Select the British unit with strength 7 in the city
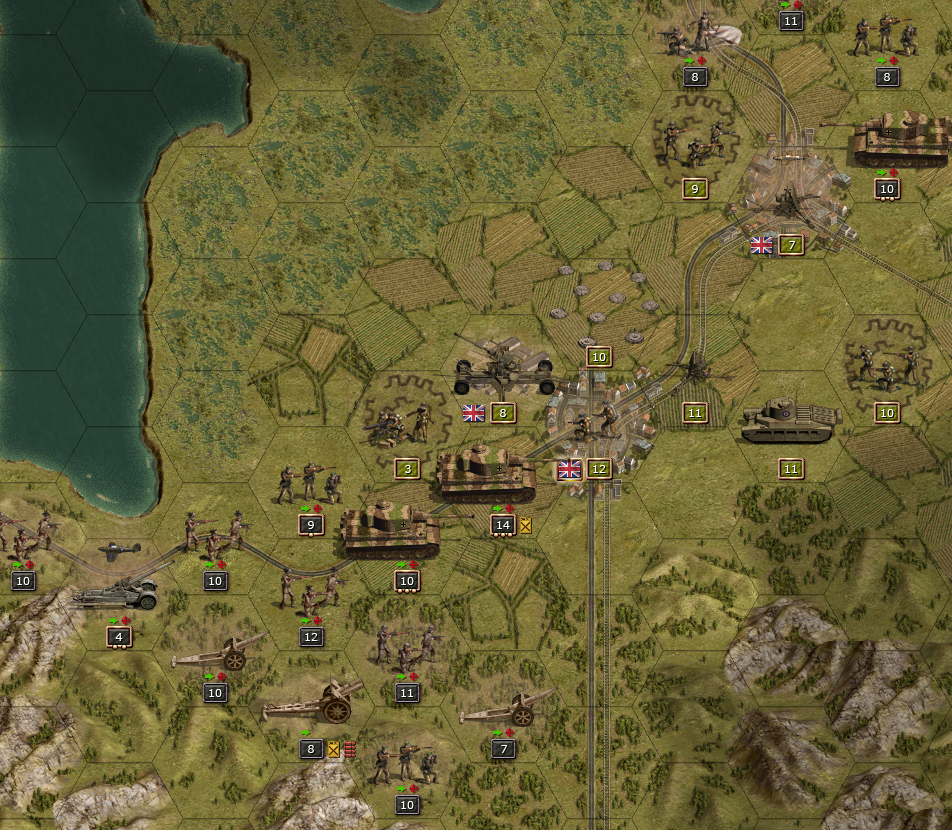 click(x=789, y=203)
